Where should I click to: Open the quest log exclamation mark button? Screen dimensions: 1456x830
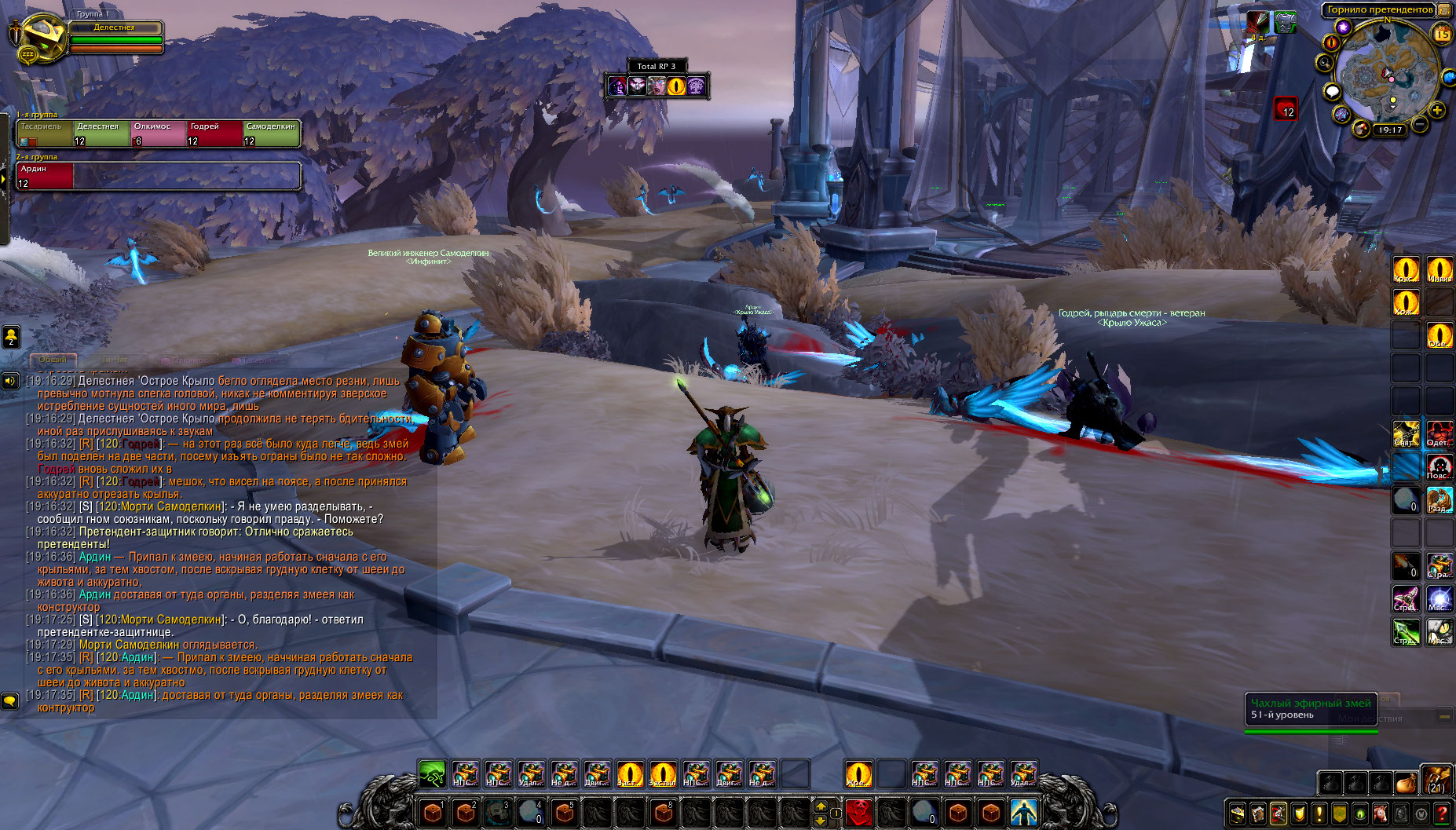[x=1319, y=814]
